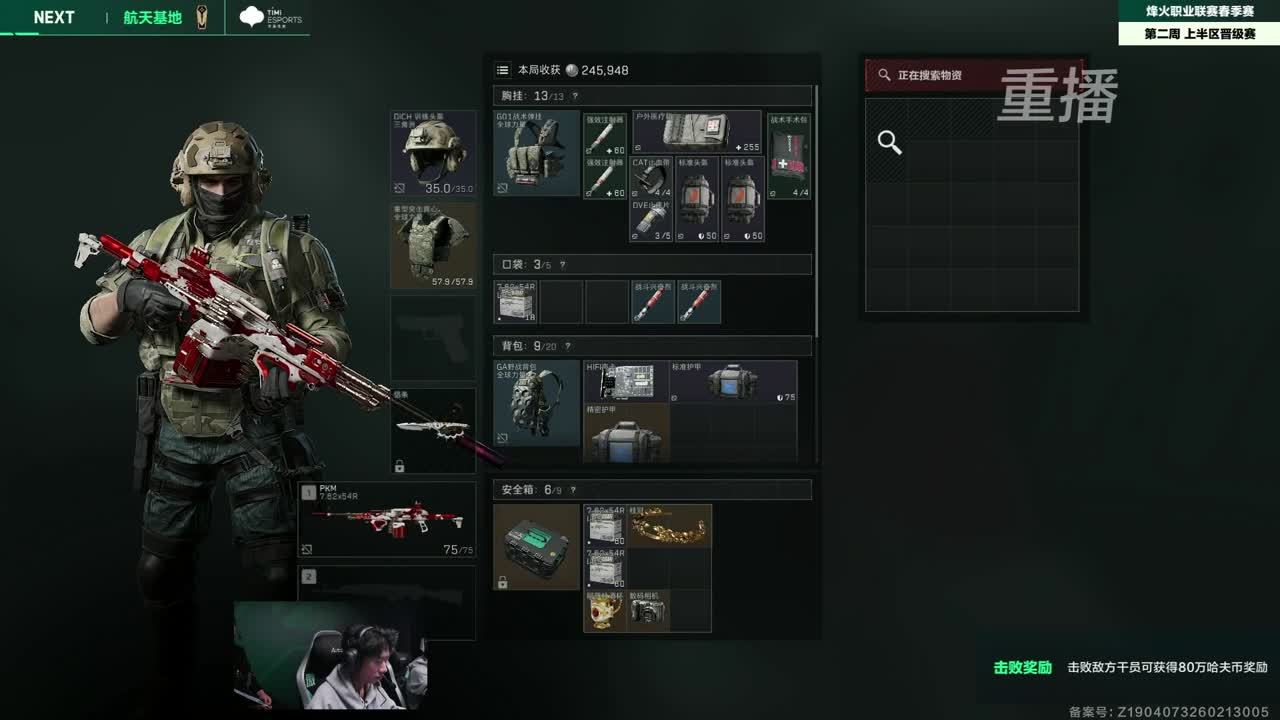Select the CAT tourniquet item
The image size is (1280, 720).
pos(651,177)
